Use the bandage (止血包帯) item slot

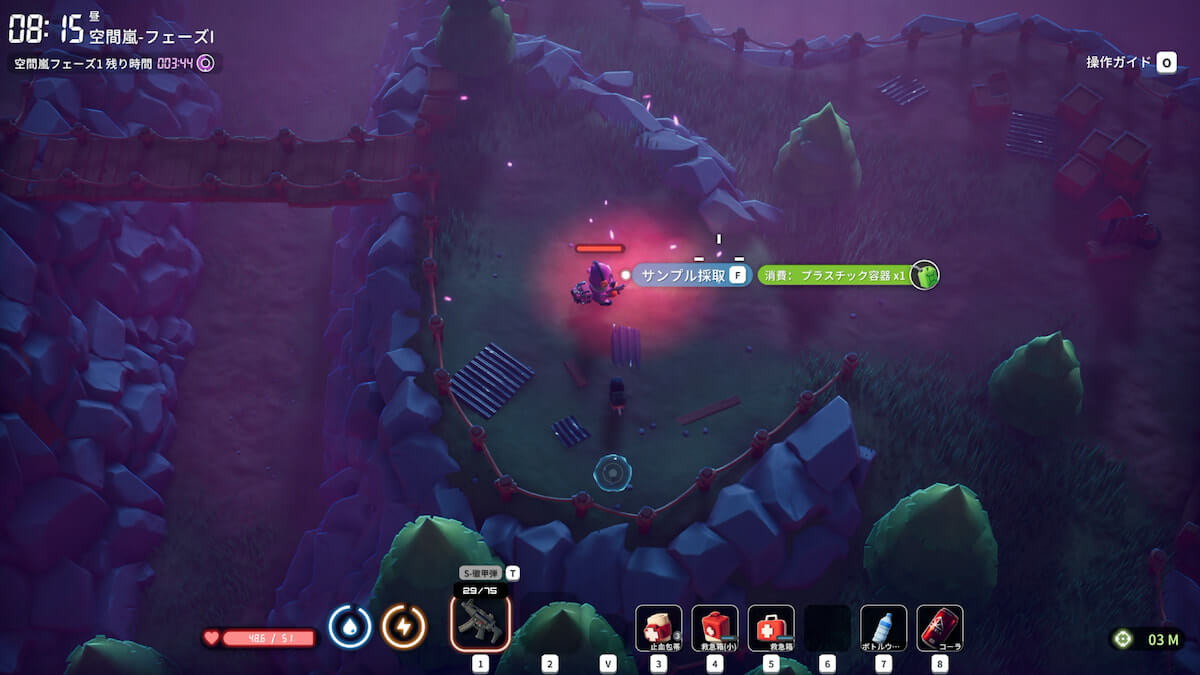point(658,628)
